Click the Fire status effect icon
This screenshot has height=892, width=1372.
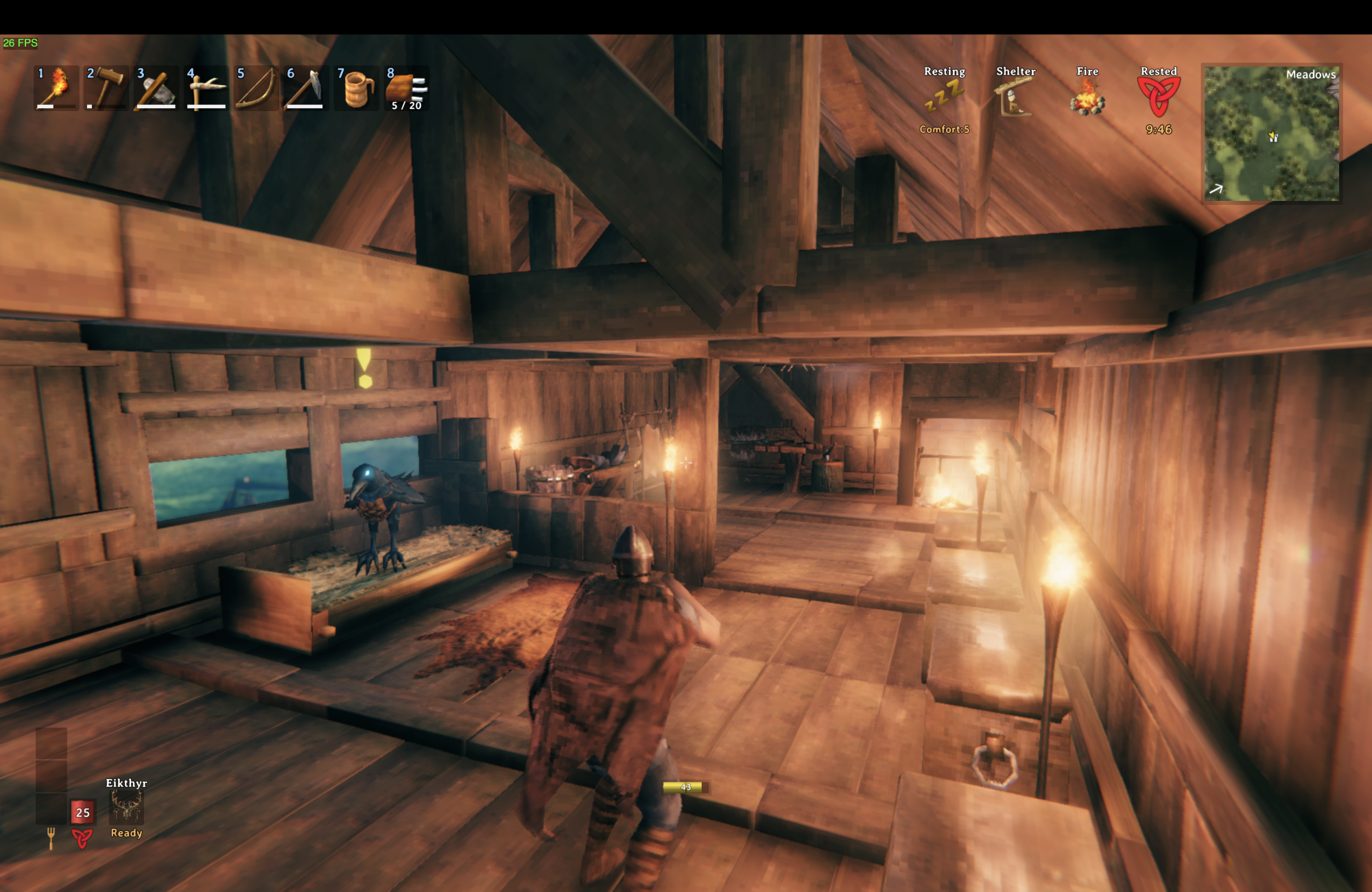(1087, 97)
